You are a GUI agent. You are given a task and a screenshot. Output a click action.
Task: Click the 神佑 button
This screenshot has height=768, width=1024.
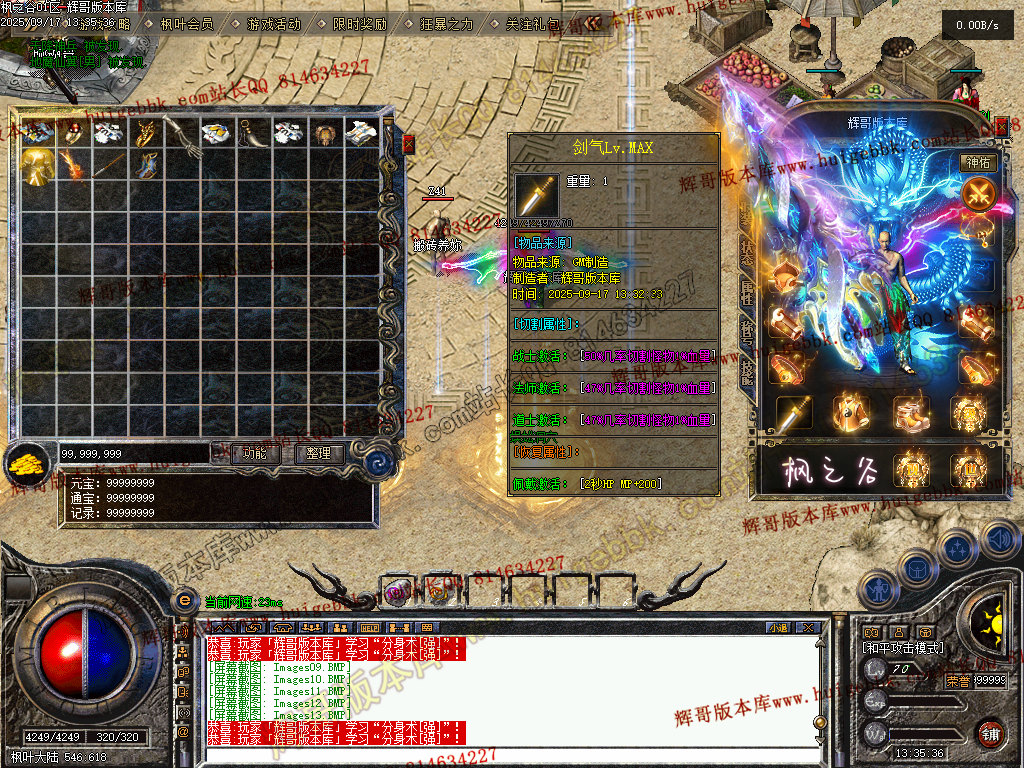click(977, 162)
